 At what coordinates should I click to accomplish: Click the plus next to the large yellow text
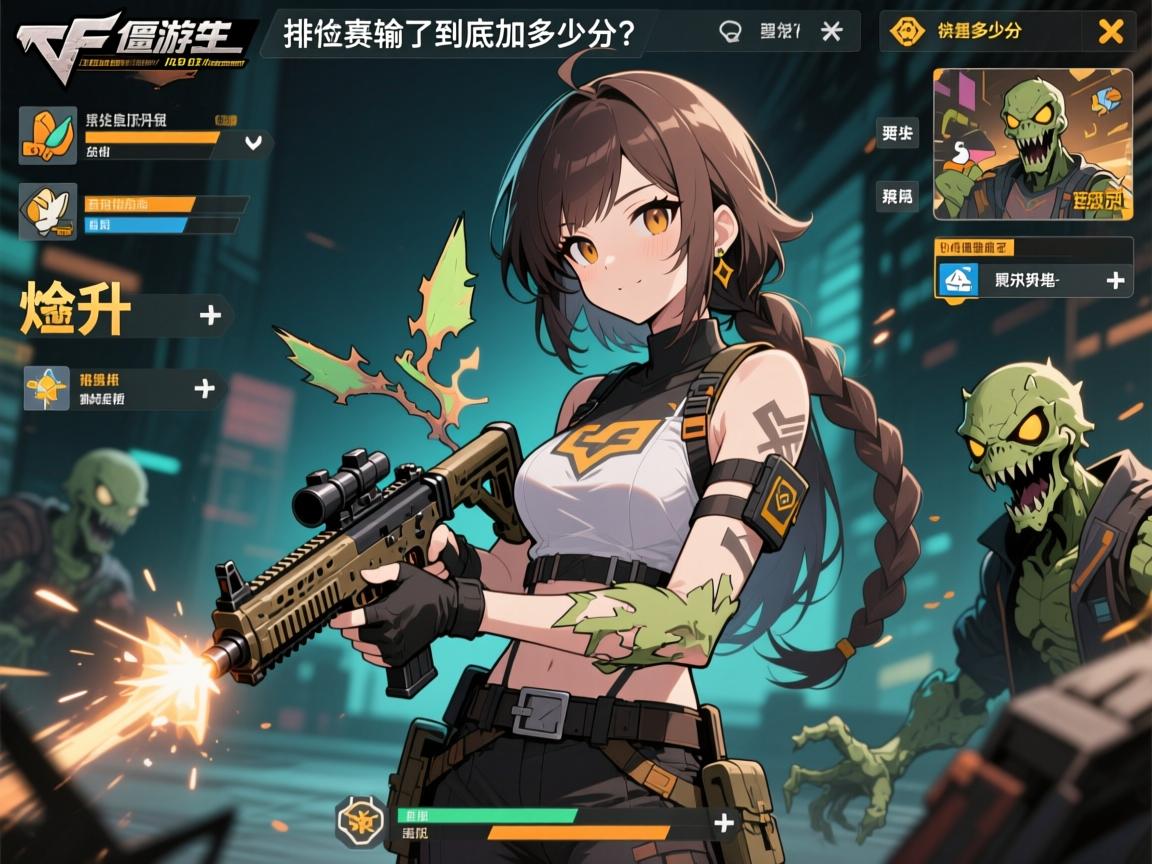point(210,315)
